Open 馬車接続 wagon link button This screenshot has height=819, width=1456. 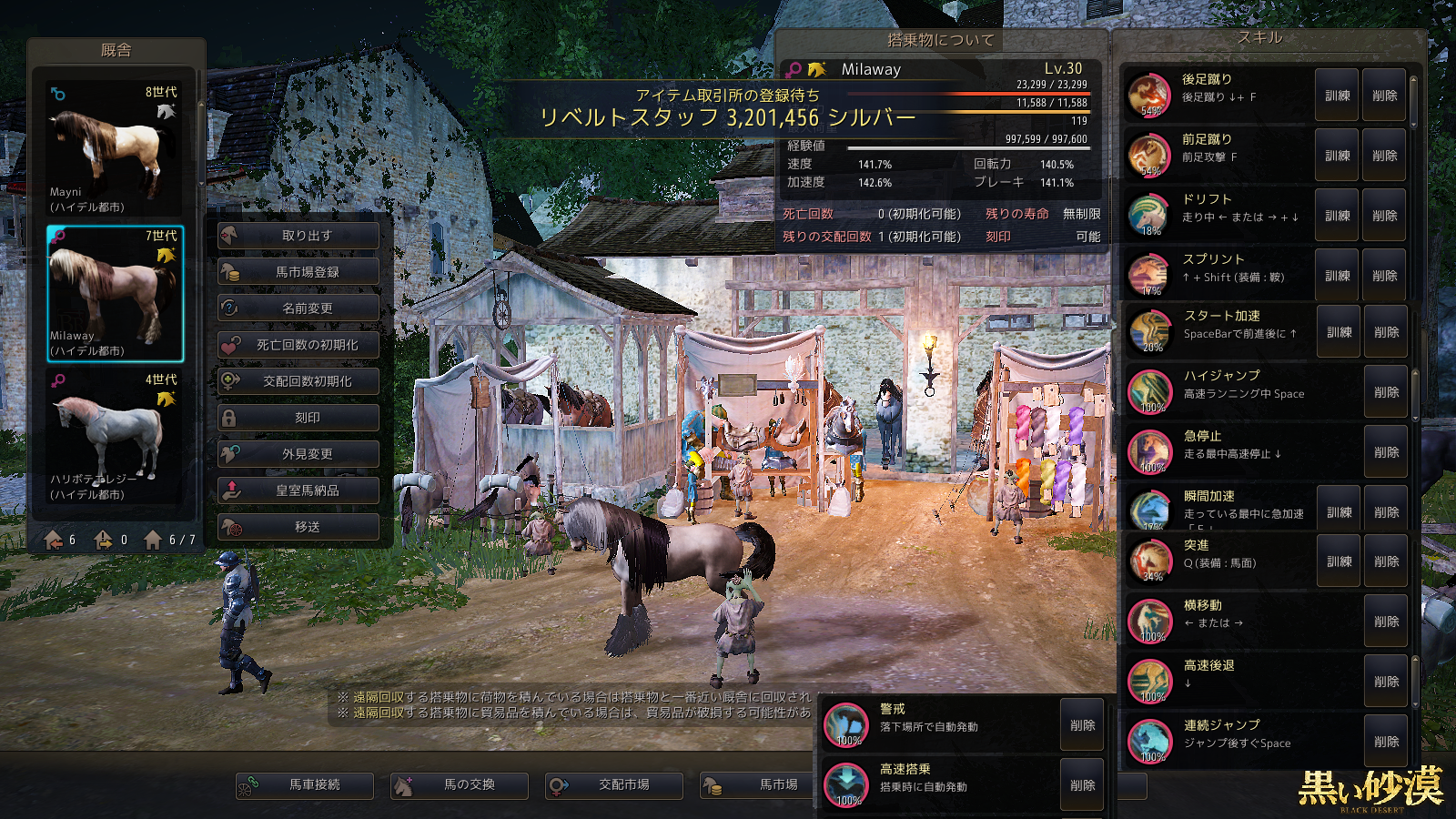click(x=305, y=784)
